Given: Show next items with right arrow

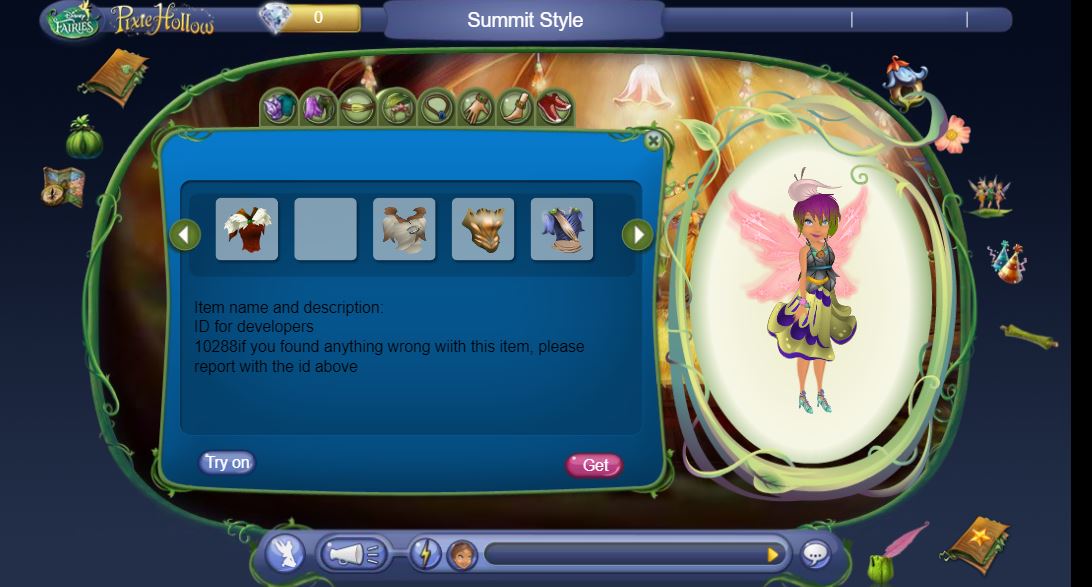Looking at the screenshot, I should point(637,235).
